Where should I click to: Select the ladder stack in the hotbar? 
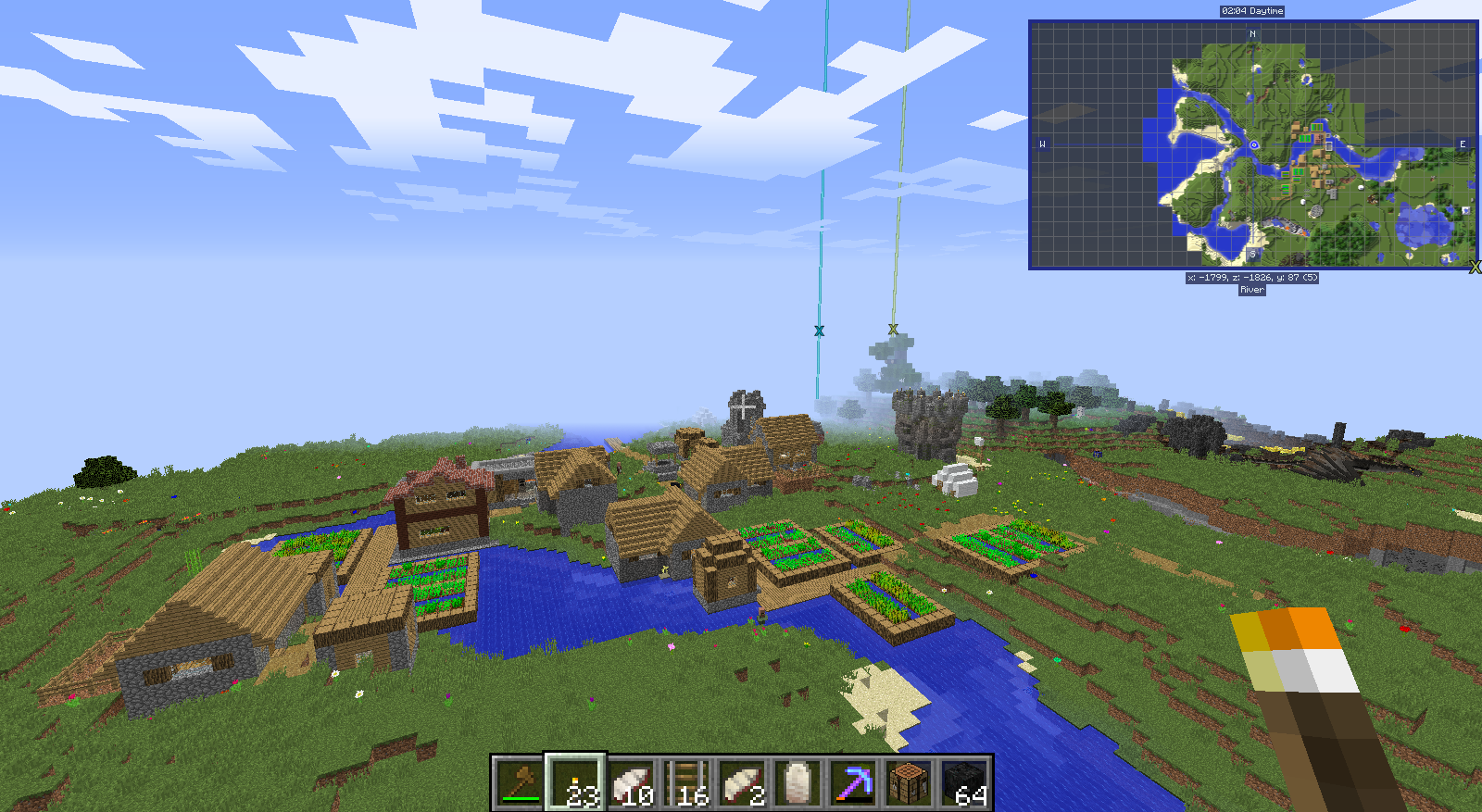click(686, 782)
